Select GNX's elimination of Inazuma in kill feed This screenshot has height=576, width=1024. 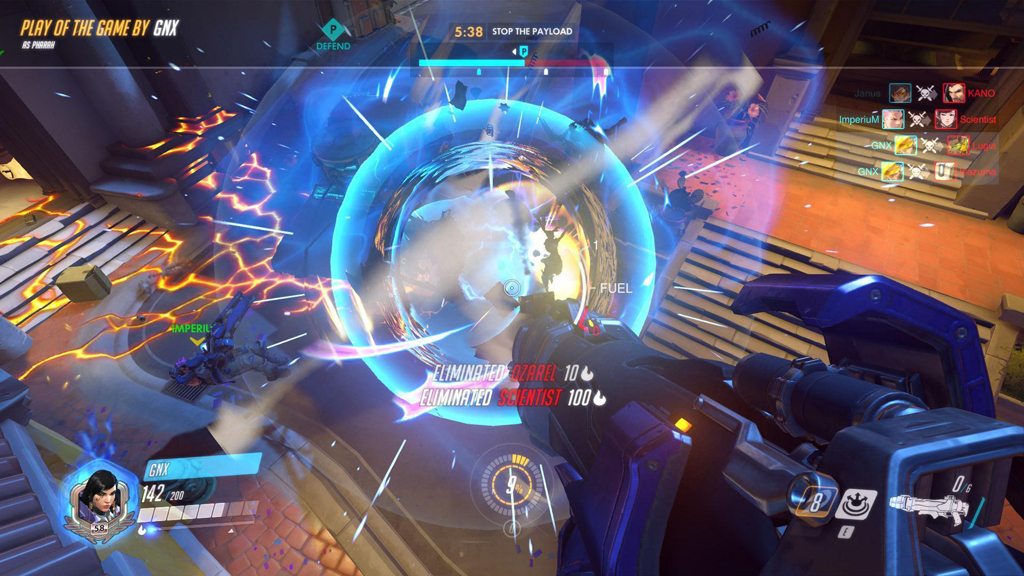point(918,172)
